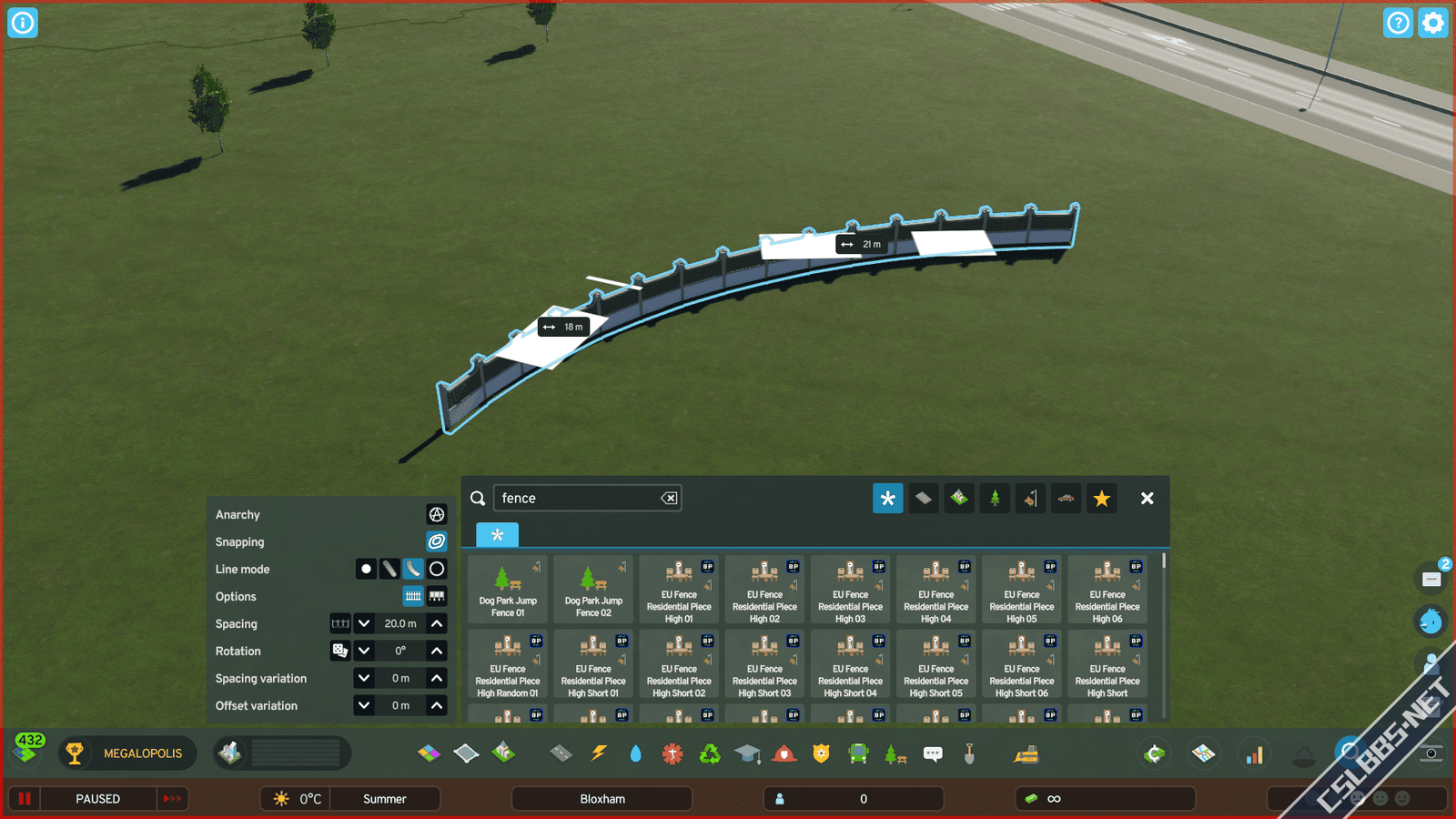This screenshot has width=1456, height=819.
Task: Decrease the Rotation value
Action: click(x=364, y=652)
